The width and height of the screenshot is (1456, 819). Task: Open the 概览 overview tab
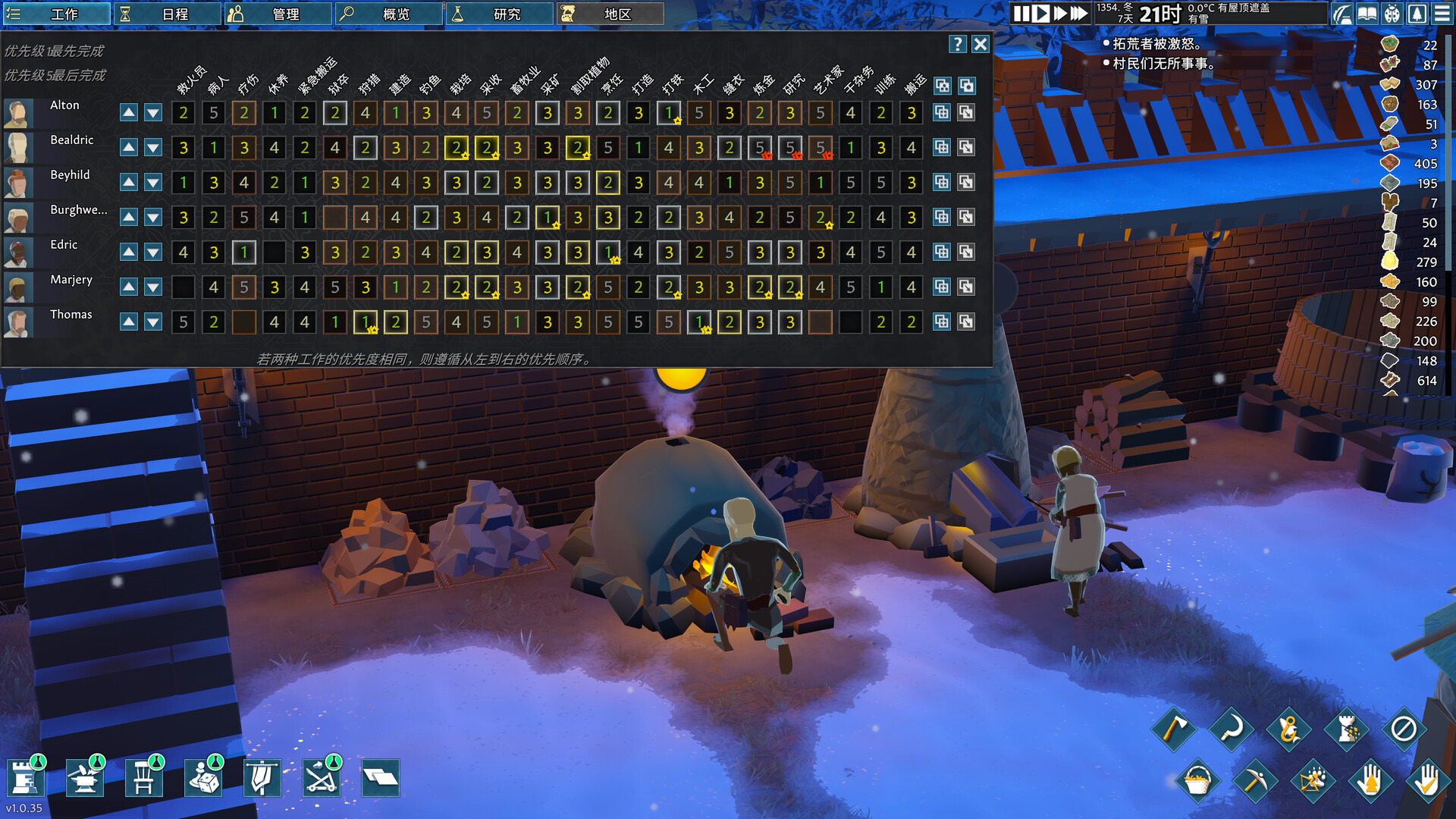(x=389, y=14)
